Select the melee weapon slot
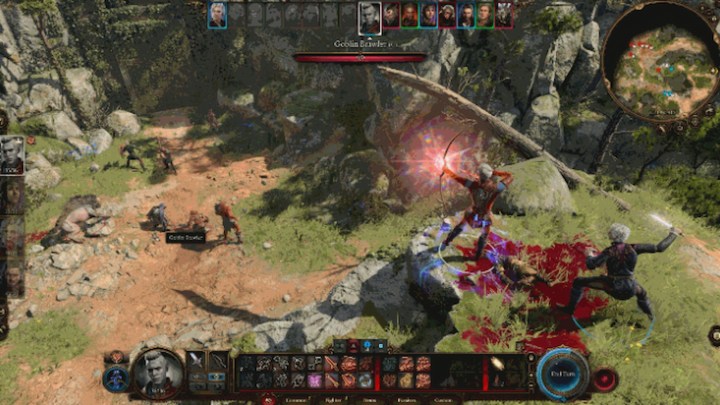The image size is (720, 405). [x=195, y=362]
